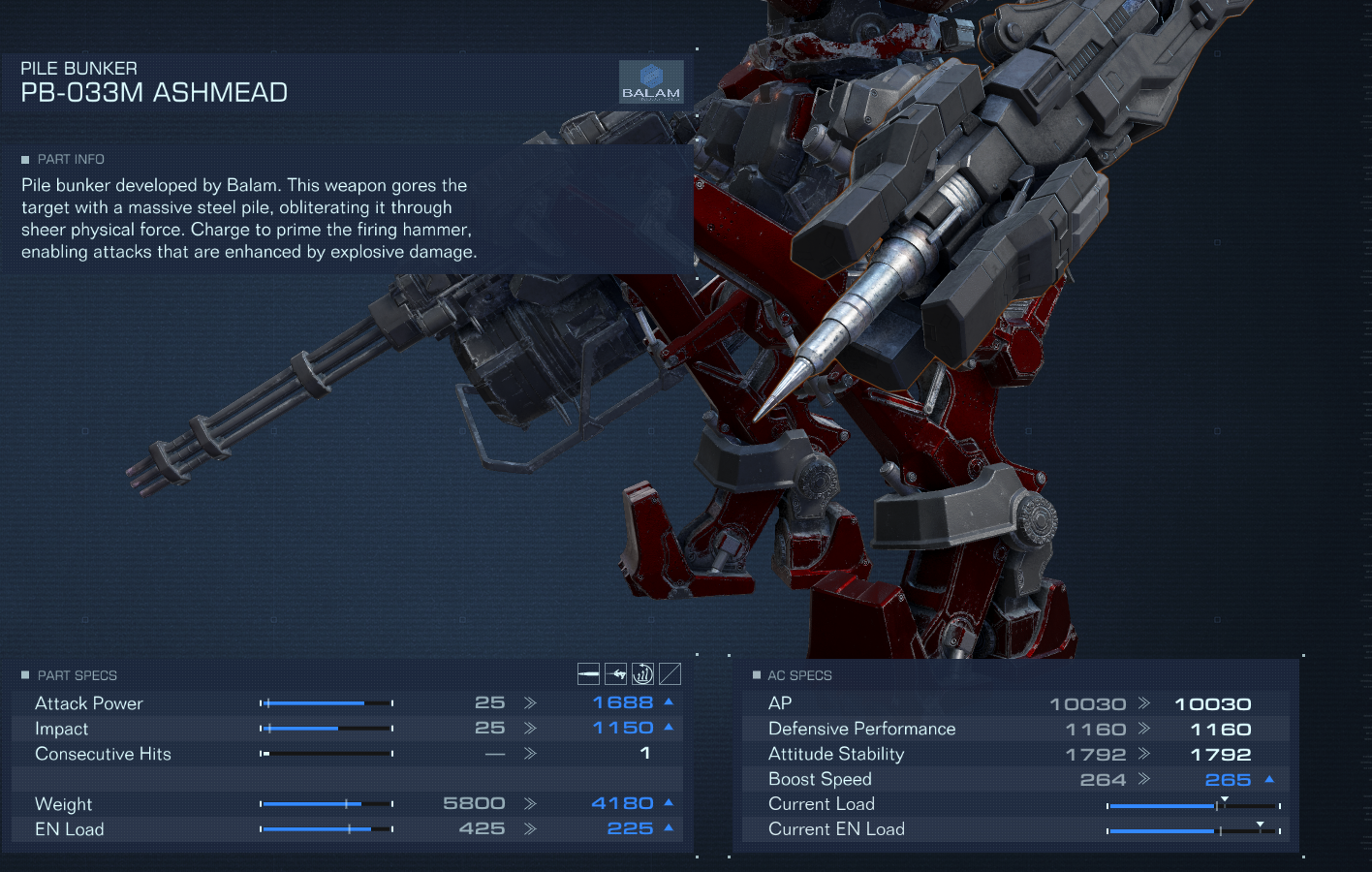The width and height of the screenshot is (1372, 872).
Task: Click the pile bunker description text
Action: pos(245,218)
